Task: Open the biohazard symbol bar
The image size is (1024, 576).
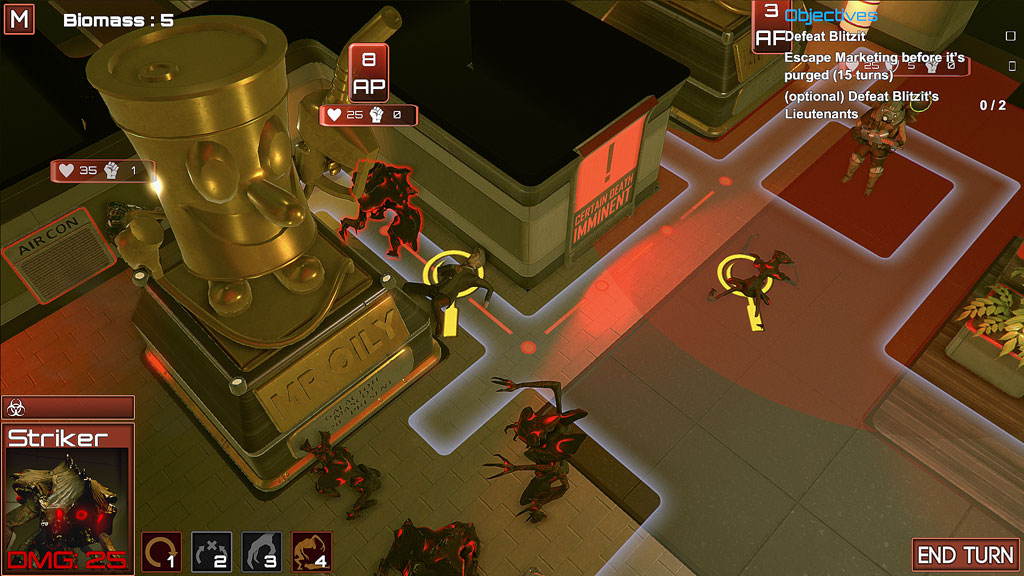Action: coord(68,407)
